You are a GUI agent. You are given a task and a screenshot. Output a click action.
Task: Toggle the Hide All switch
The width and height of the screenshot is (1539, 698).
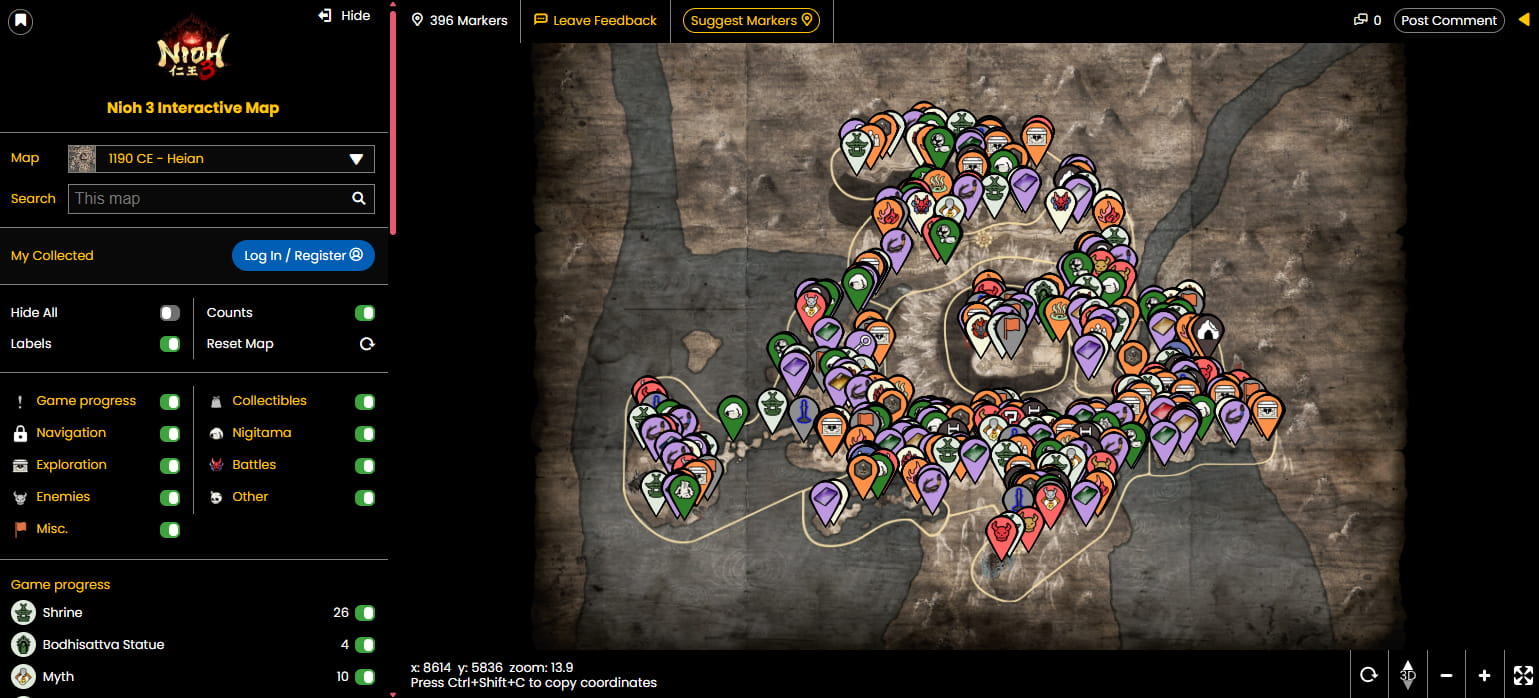[170, 313]
